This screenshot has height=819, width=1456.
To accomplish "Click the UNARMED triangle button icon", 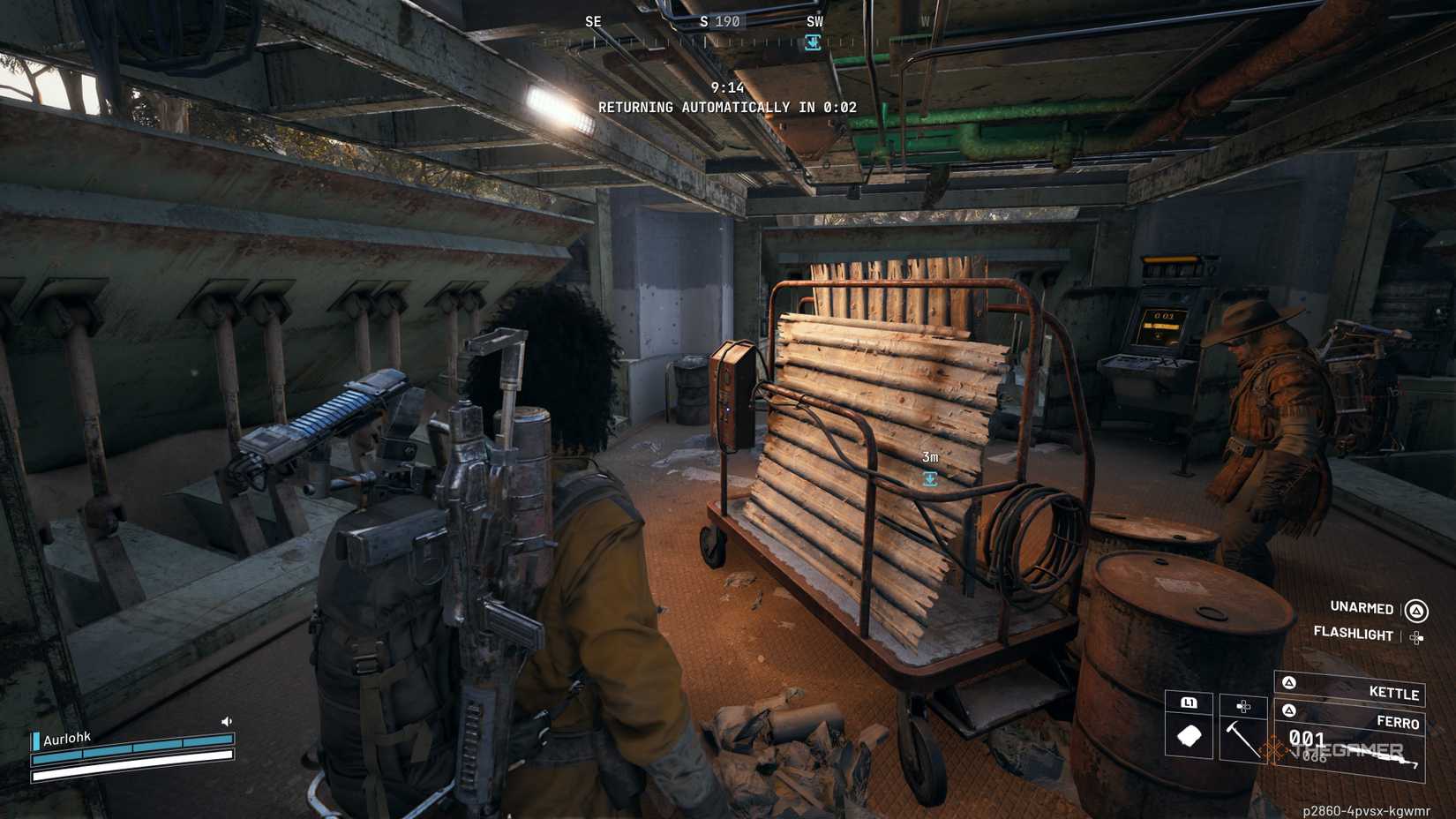I will (x=1415, y=611).
